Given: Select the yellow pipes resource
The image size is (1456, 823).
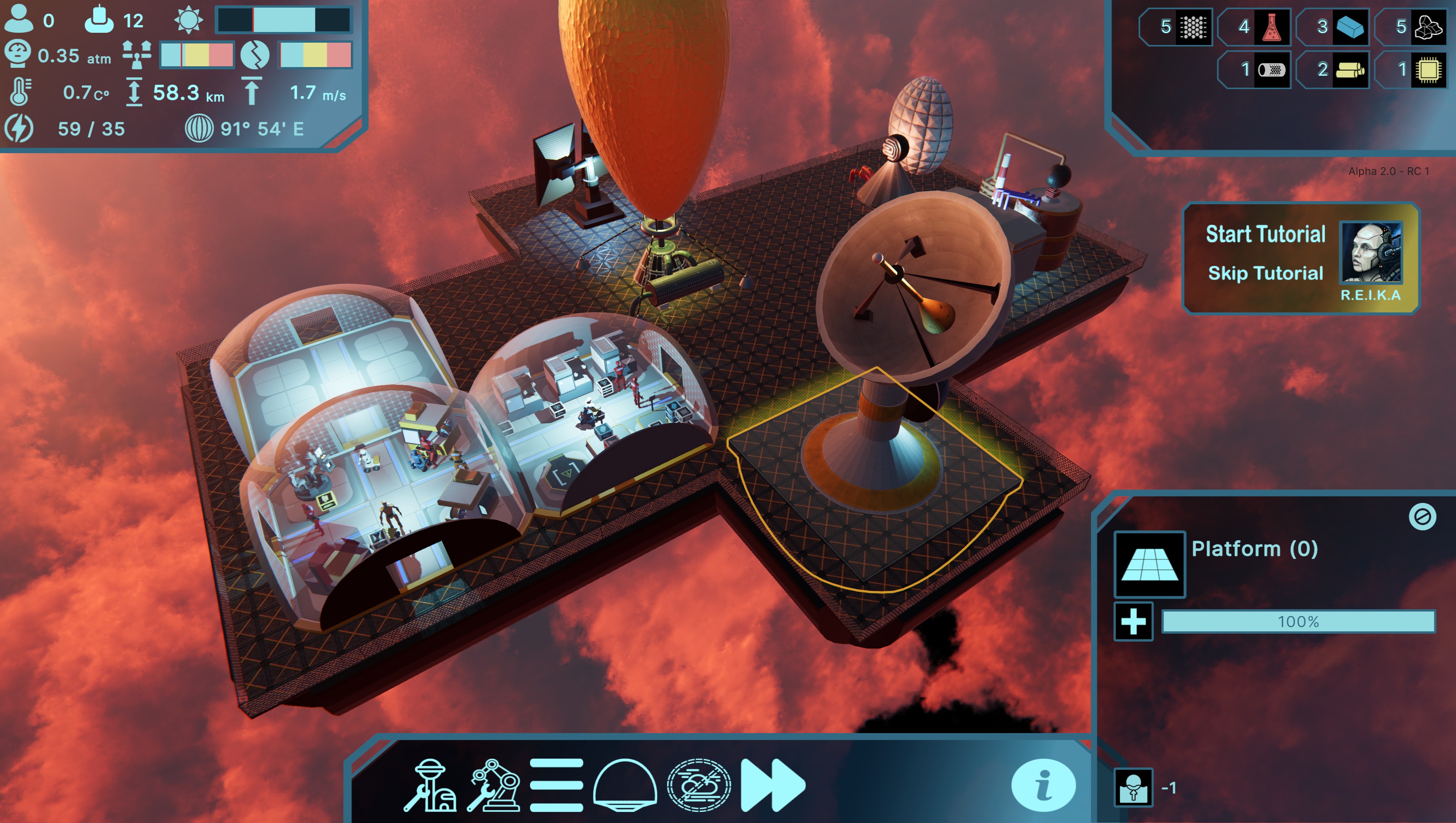Looking at the screenshot, I should point(1350,70).
